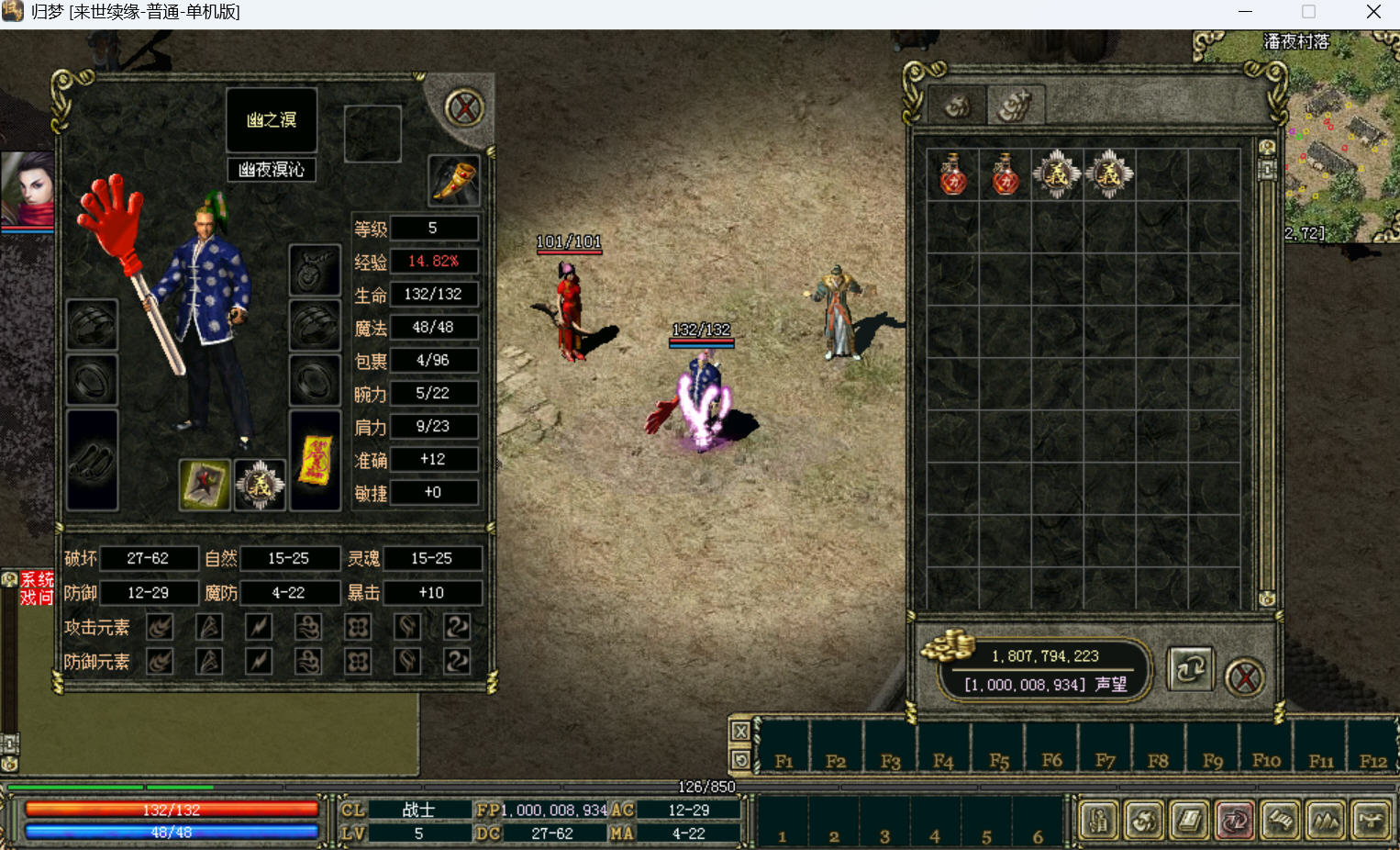Close the hotkey bar with X button
Viewport: 1400px width, 850px height.
pyautogui.click(x=740, y=732)
